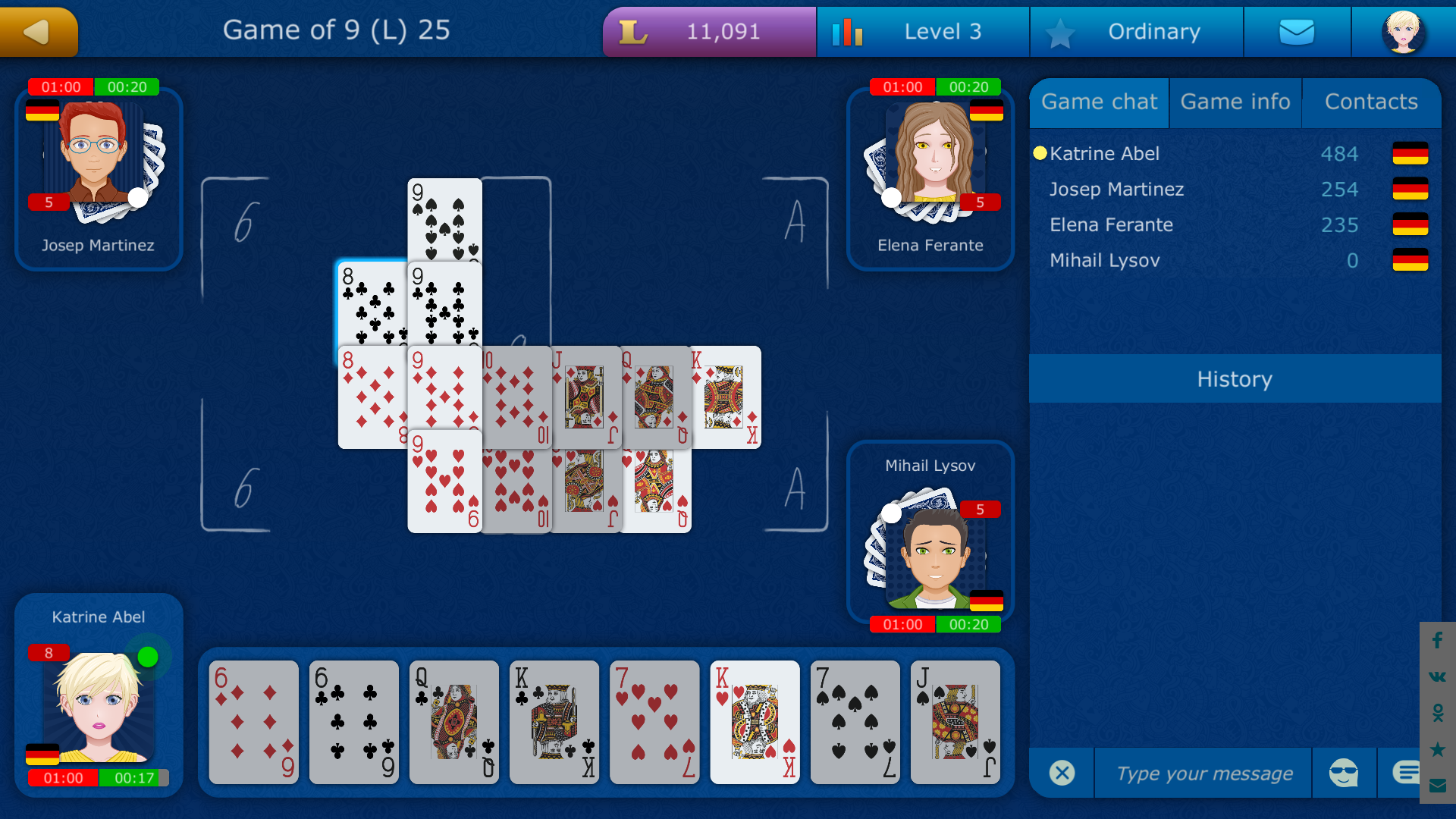The height and width of the screenshot is (819, 1456).
Task: Open the quick phrases speech bubble icon
Action: [1407, 772]
